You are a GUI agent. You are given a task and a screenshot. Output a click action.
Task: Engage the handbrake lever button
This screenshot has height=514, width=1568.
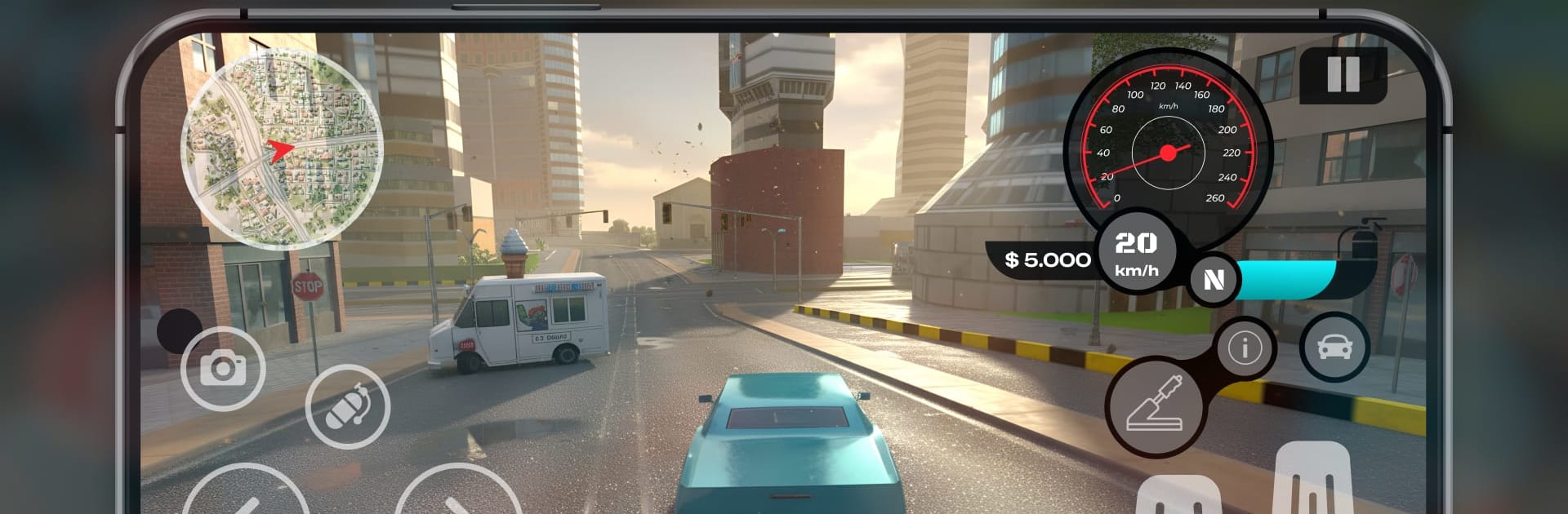click(1154, 406)
